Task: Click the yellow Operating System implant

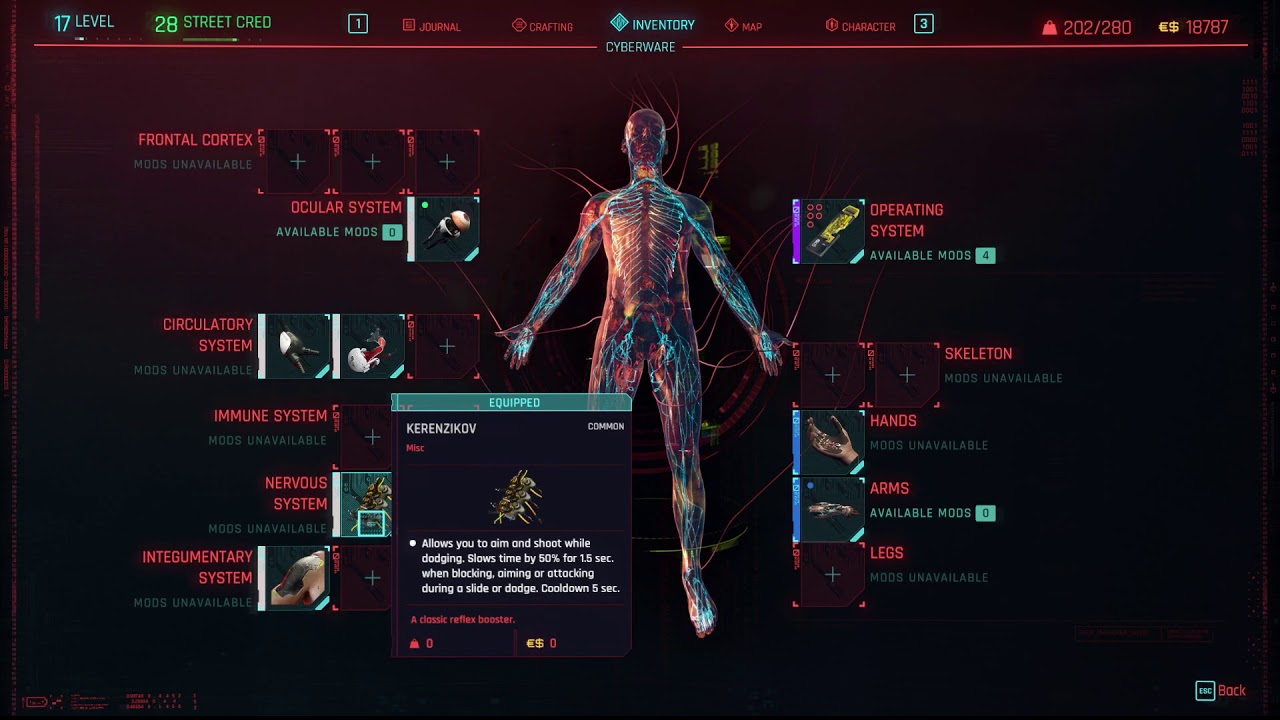Action: pyautogui.click(x=829, y=230)
